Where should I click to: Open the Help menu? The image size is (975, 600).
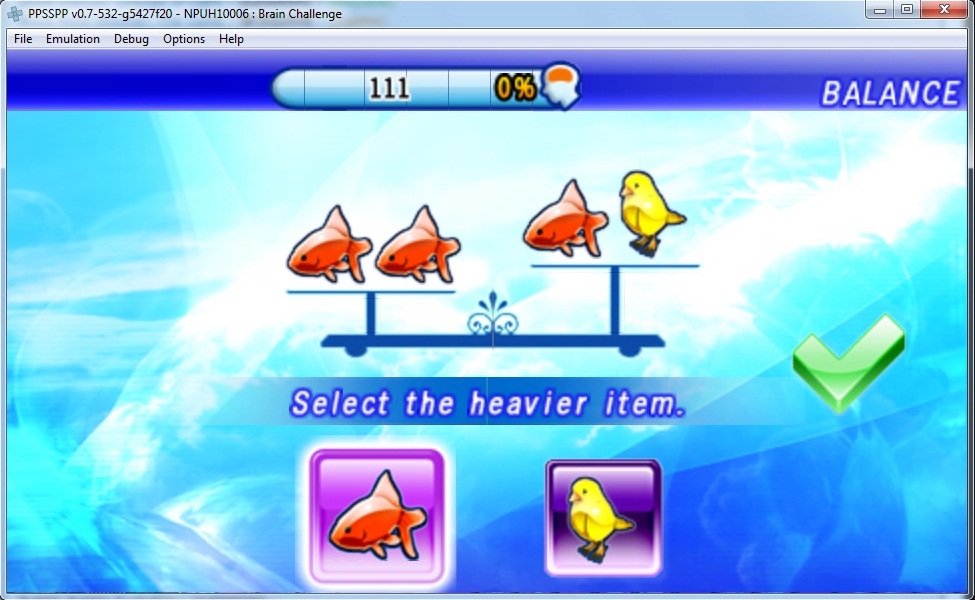tap(231, 39)
